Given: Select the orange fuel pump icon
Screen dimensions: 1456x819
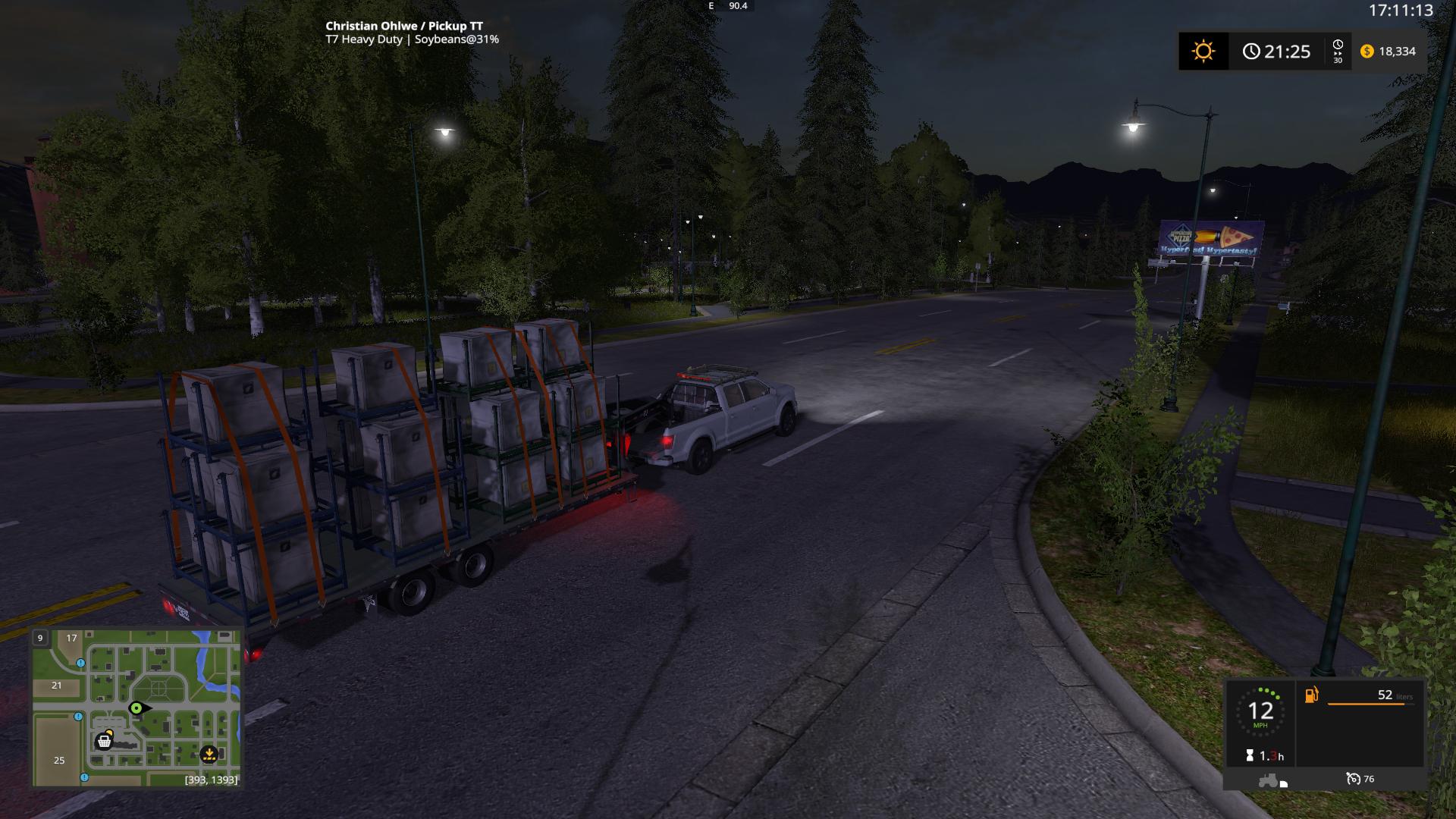Looking at the screenshot, I should pyautogui.click(x=1312, y=695).
